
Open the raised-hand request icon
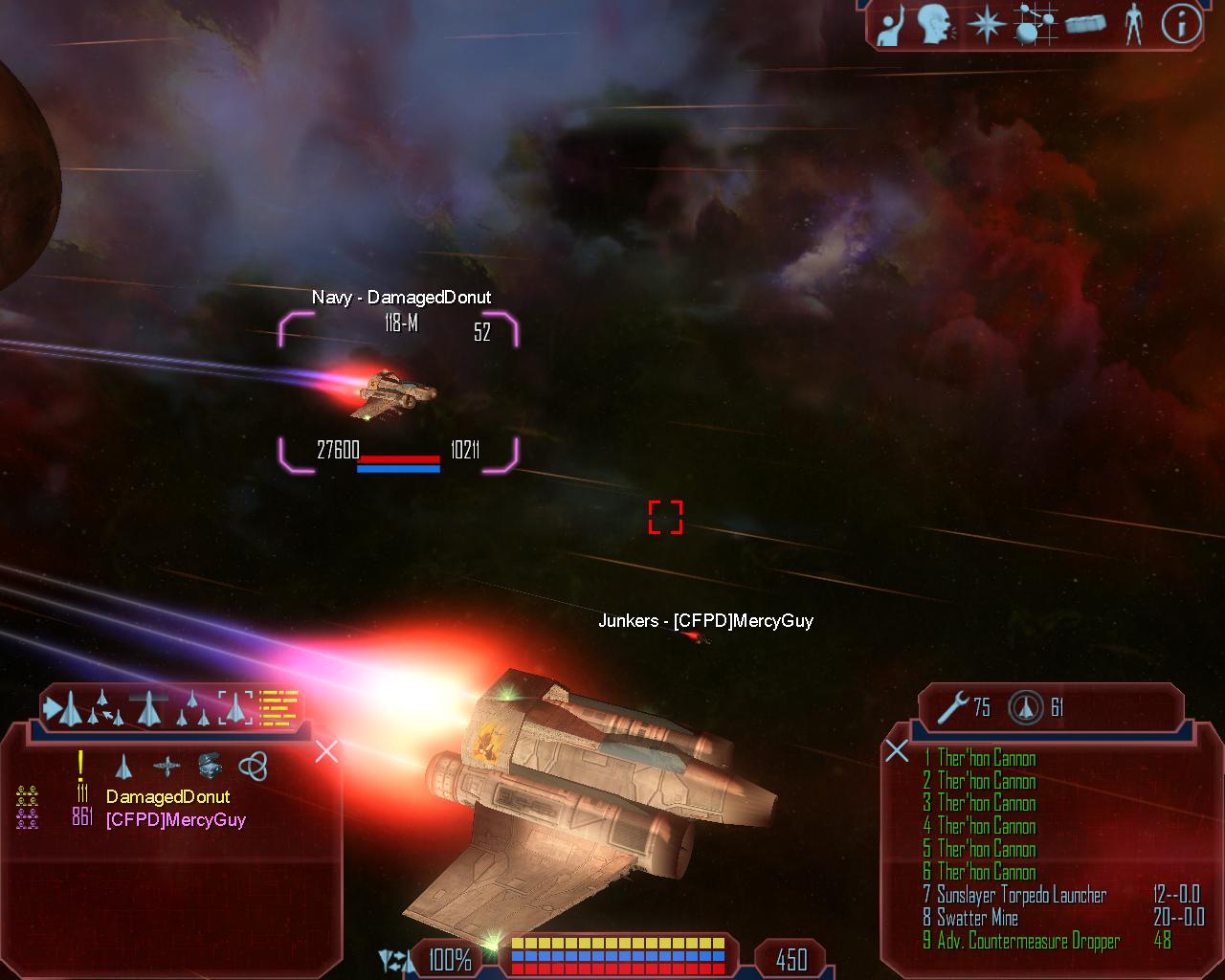pos(890,26)
